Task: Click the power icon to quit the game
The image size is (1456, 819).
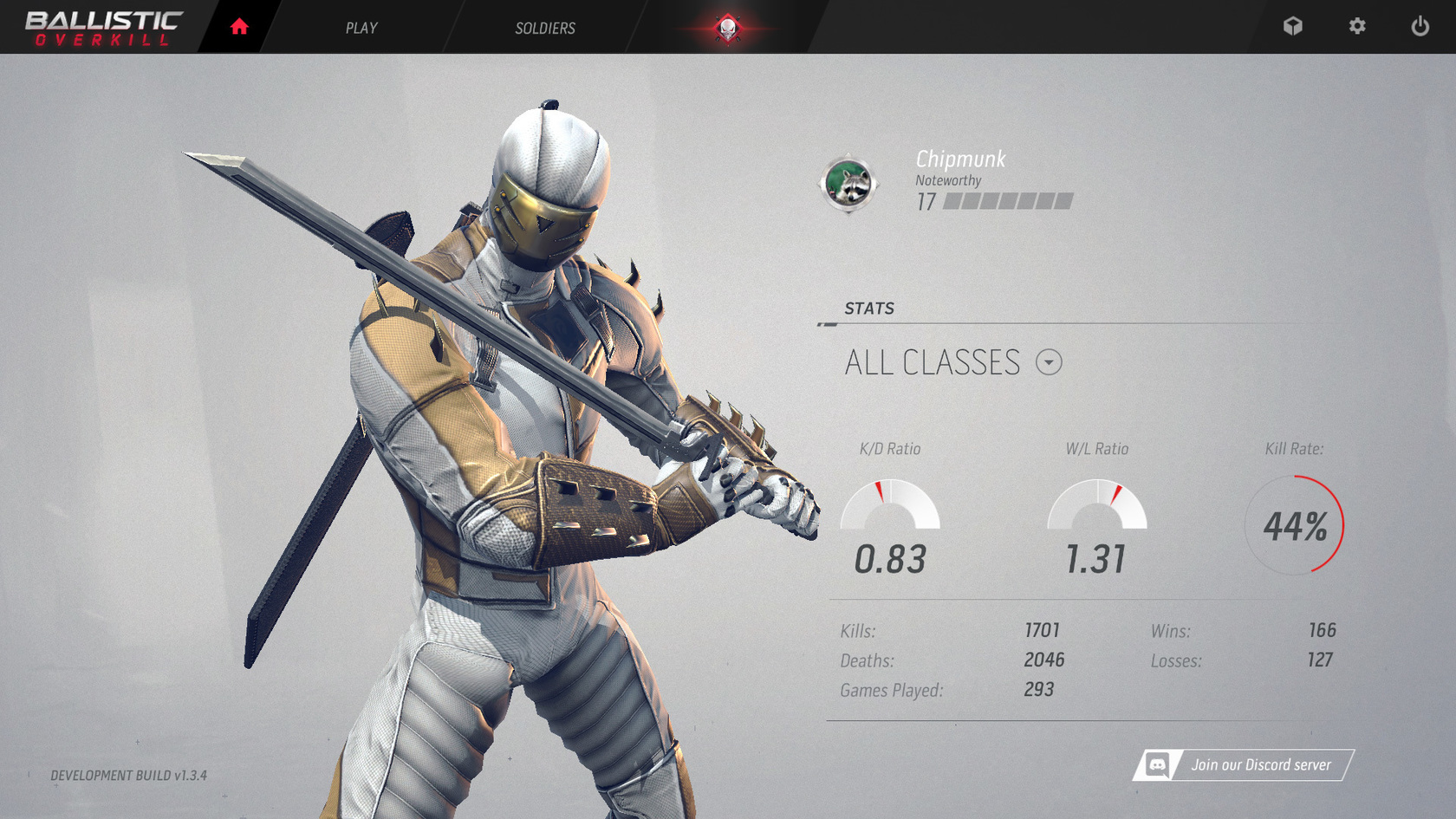Action: click(x=1419, y=26)
